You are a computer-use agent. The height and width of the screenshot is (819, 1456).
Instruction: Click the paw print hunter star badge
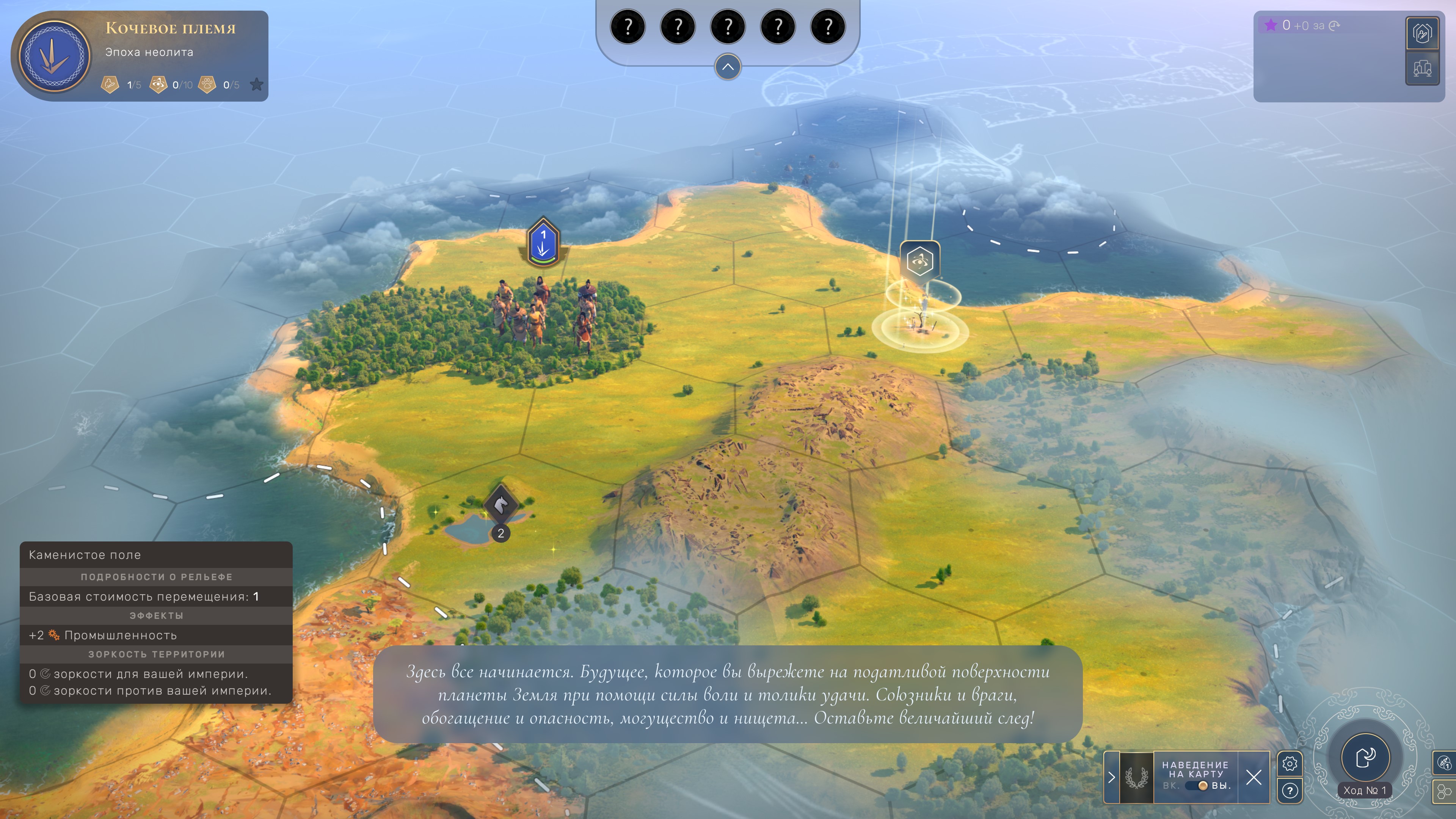[207, 85]
